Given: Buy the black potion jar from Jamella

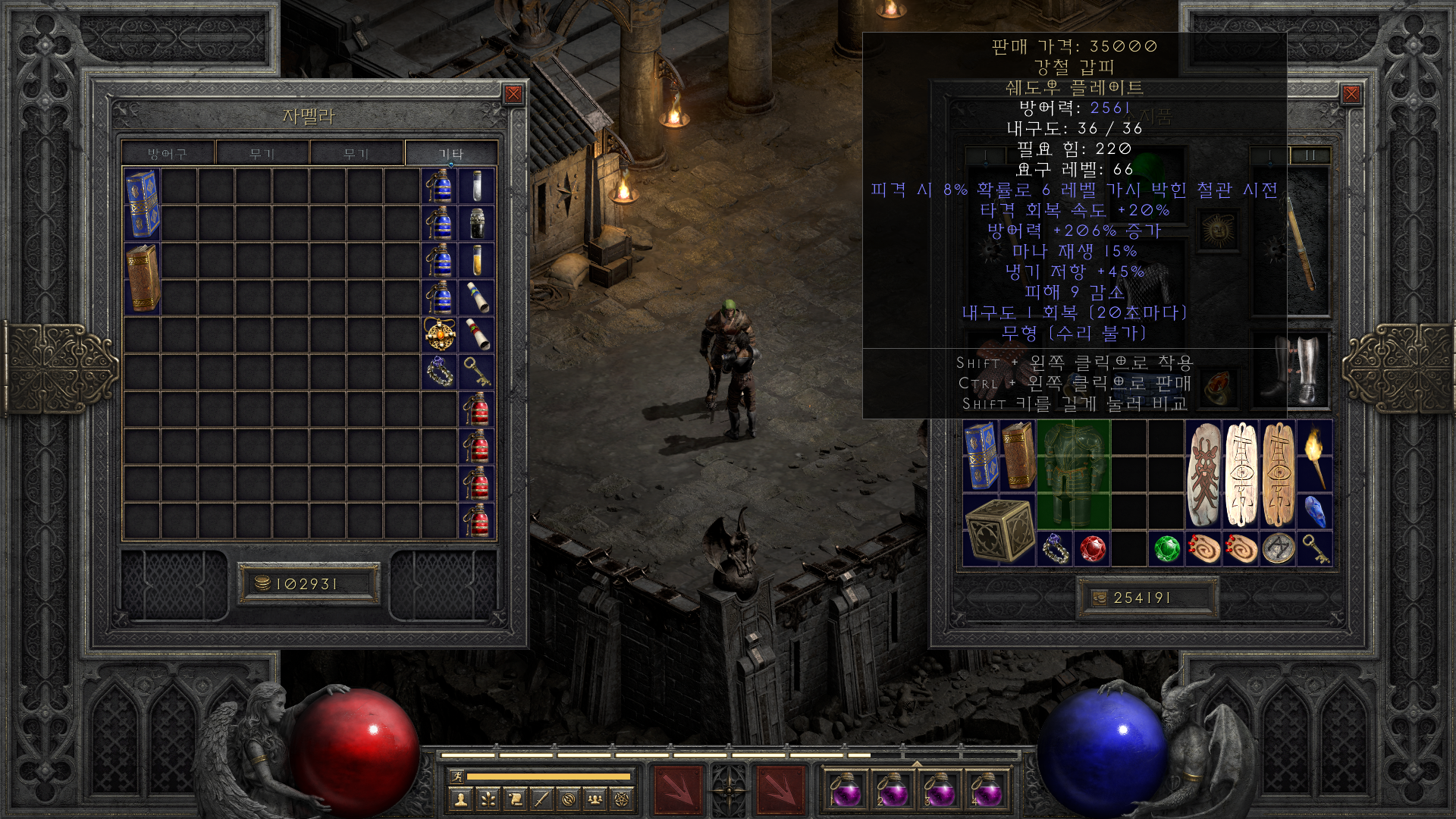Looking at the screenshot, I should click(477, 223).
